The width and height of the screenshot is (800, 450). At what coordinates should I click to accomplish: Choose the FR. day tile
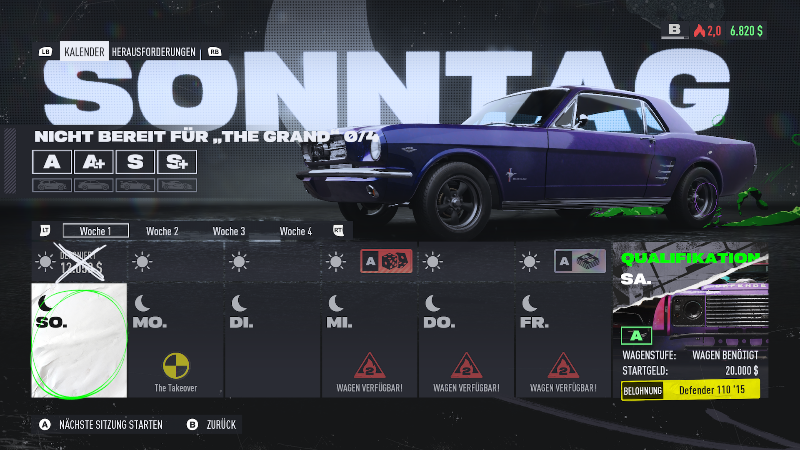(x=563, y=340)
